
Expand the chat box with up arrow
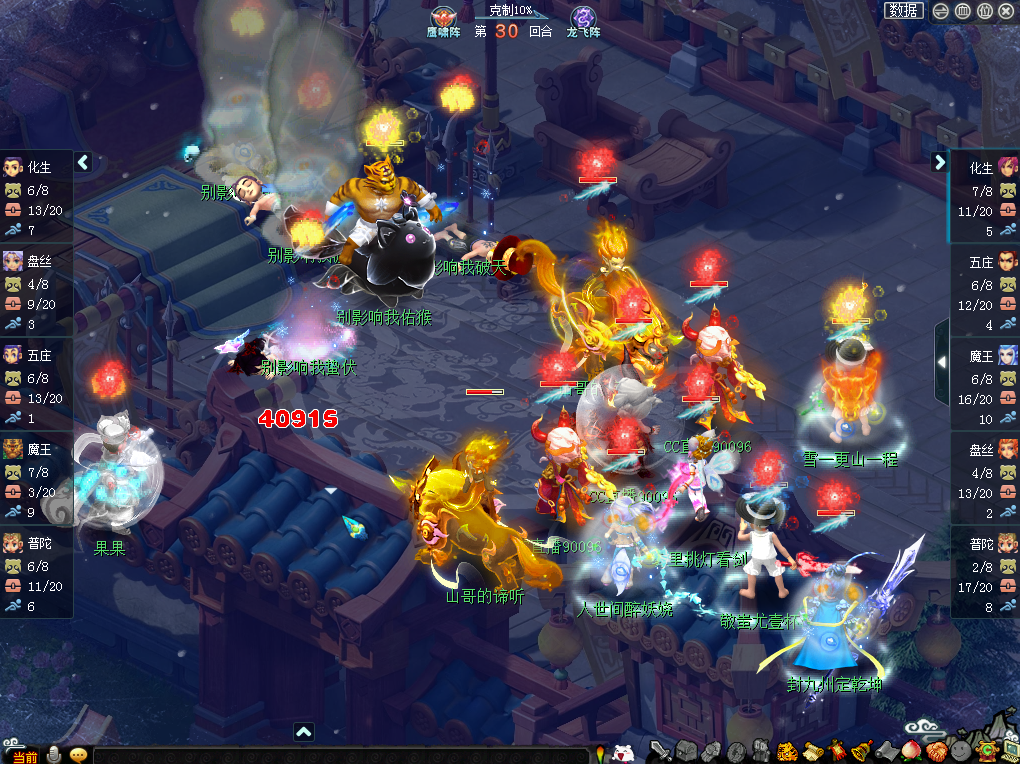coord(304,732)
